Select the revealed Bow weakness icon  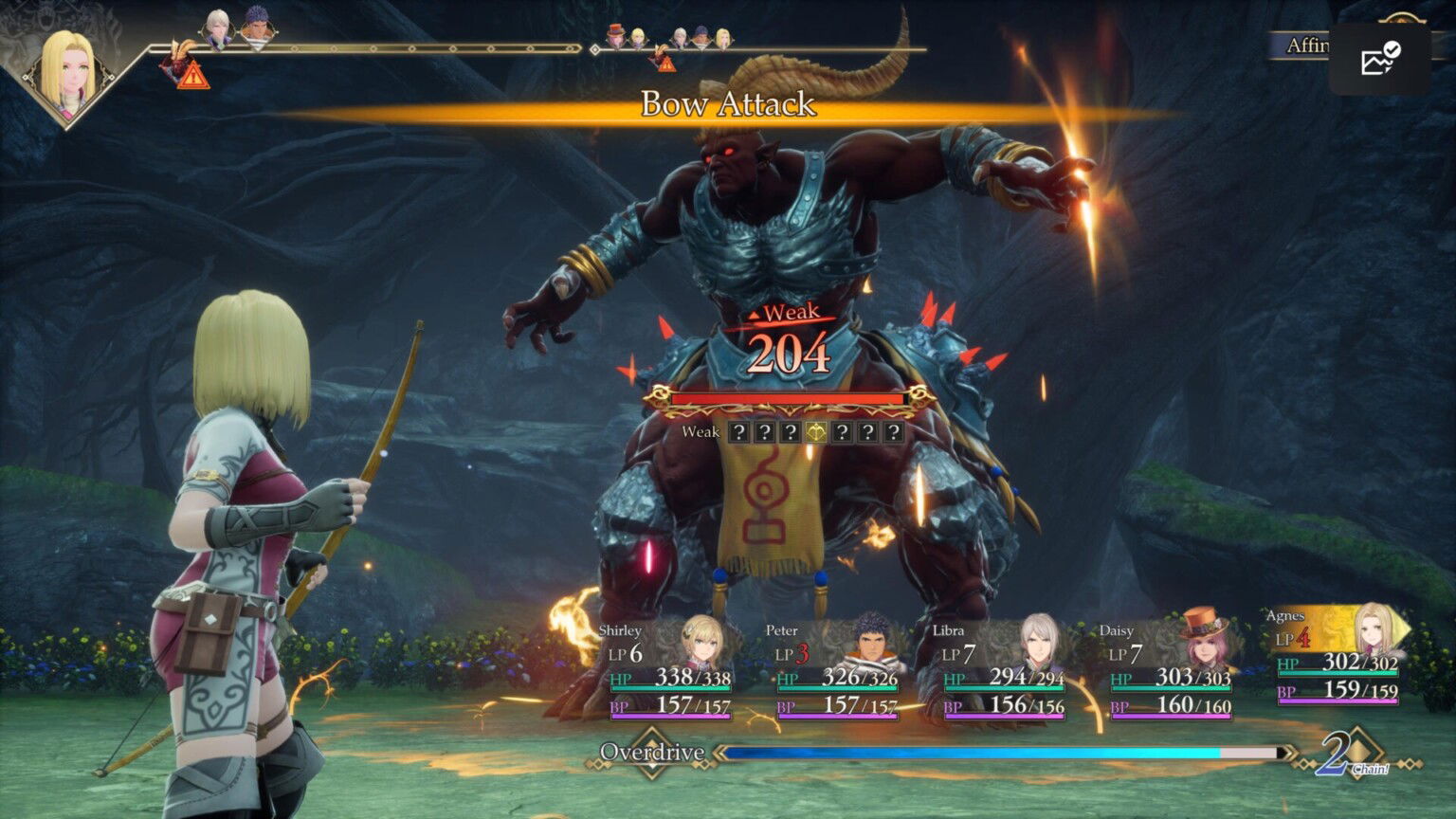(816, 433)
